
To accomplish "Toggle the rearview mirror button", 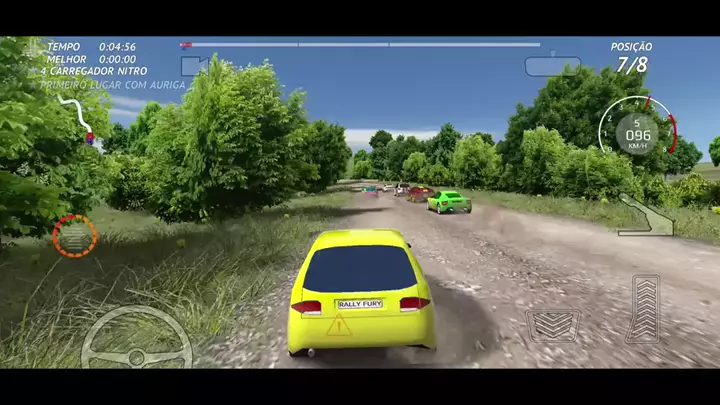I will click(552, 66).
